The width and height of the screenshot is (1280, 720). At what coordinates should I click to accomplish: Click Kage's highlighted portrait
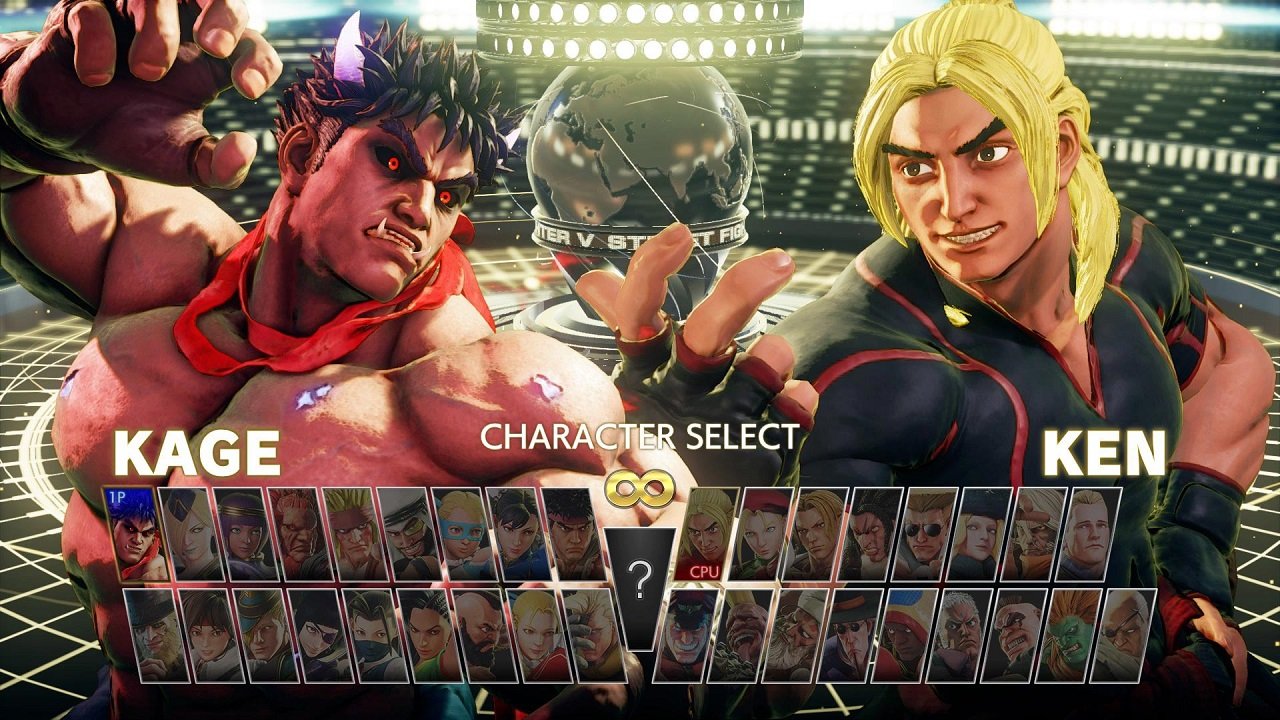pyautogui.click(x=135, y=540)
